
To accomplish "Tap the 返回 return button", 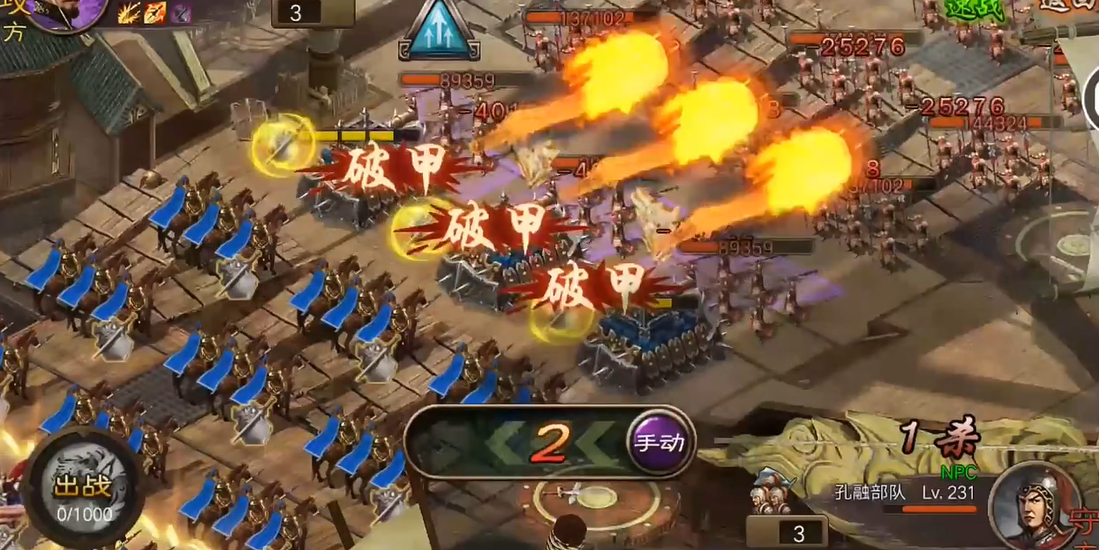I will tap(1072, 4).
